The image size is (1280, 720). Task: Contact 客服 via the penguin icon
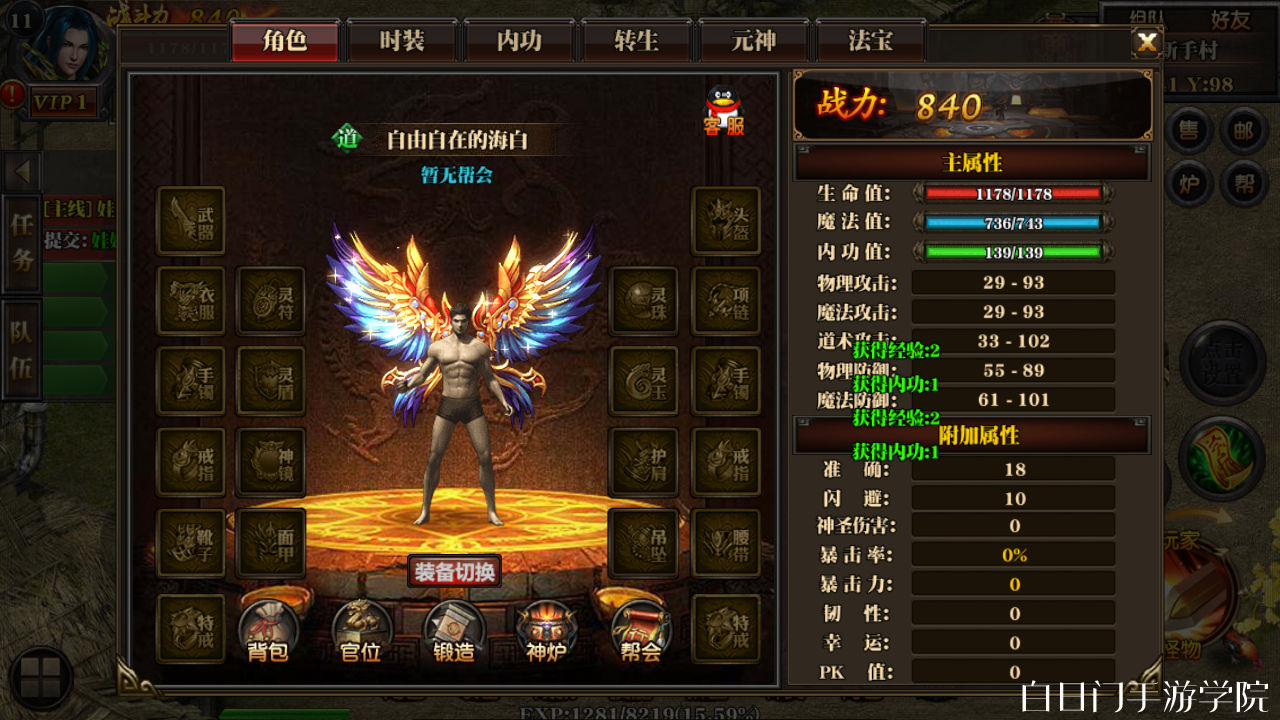pos(724,110)
